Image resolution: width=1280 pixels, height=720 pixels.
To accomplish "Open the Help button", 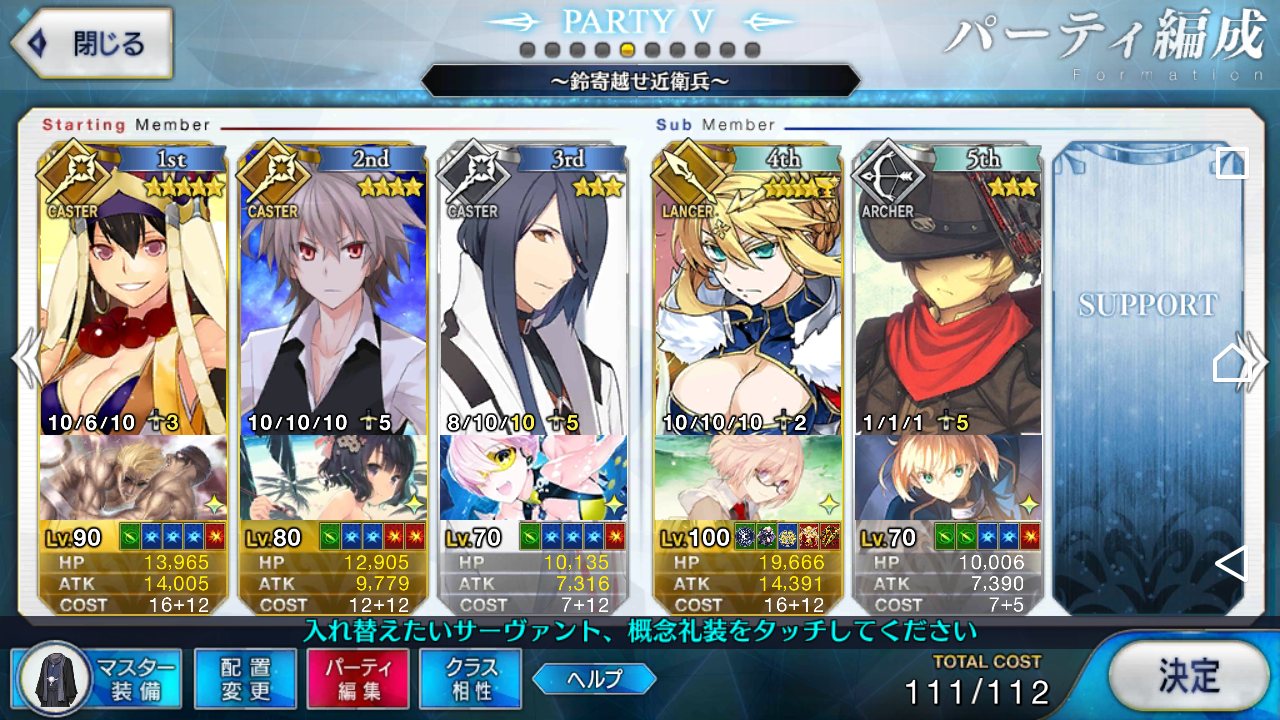I will point(594,679).
